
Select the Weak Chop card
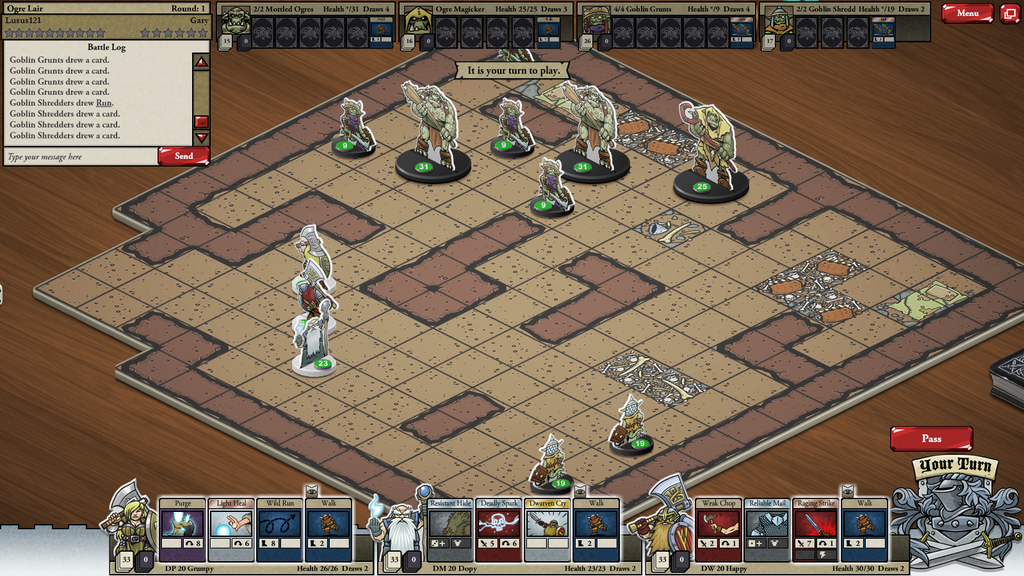(x=718, y=529)
